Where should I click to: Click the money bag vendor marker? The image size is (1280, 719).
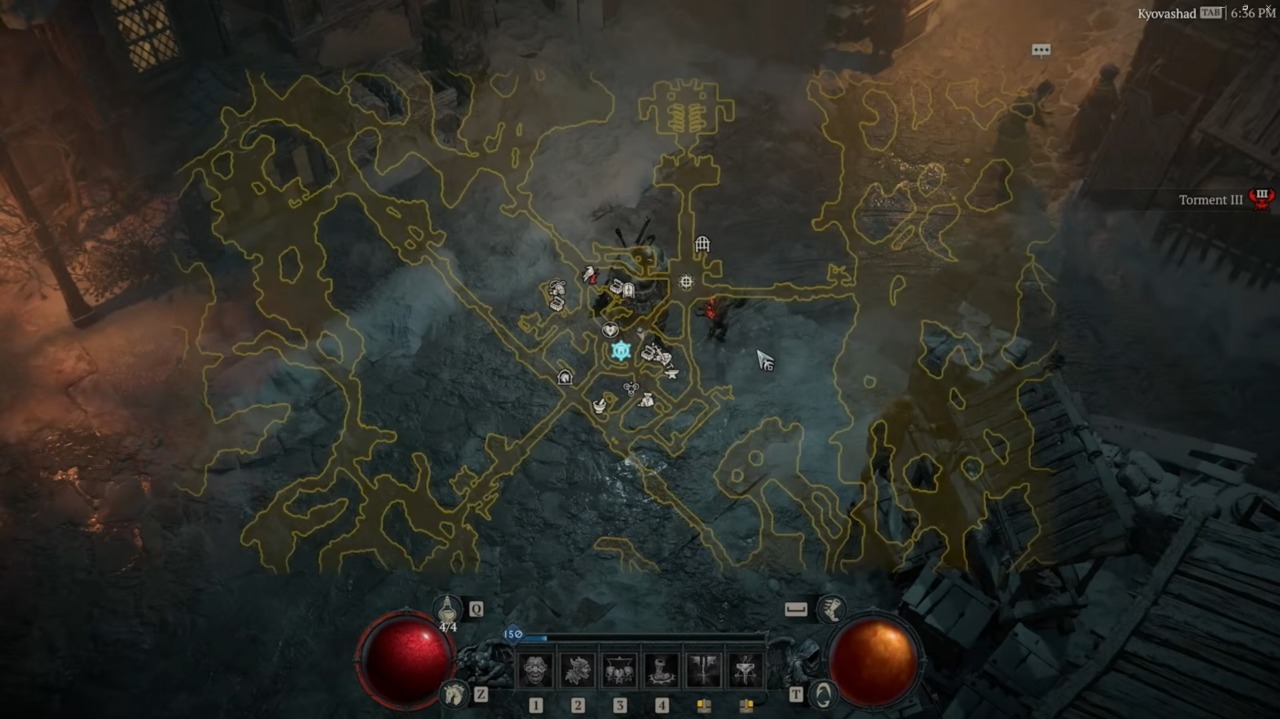646,400
